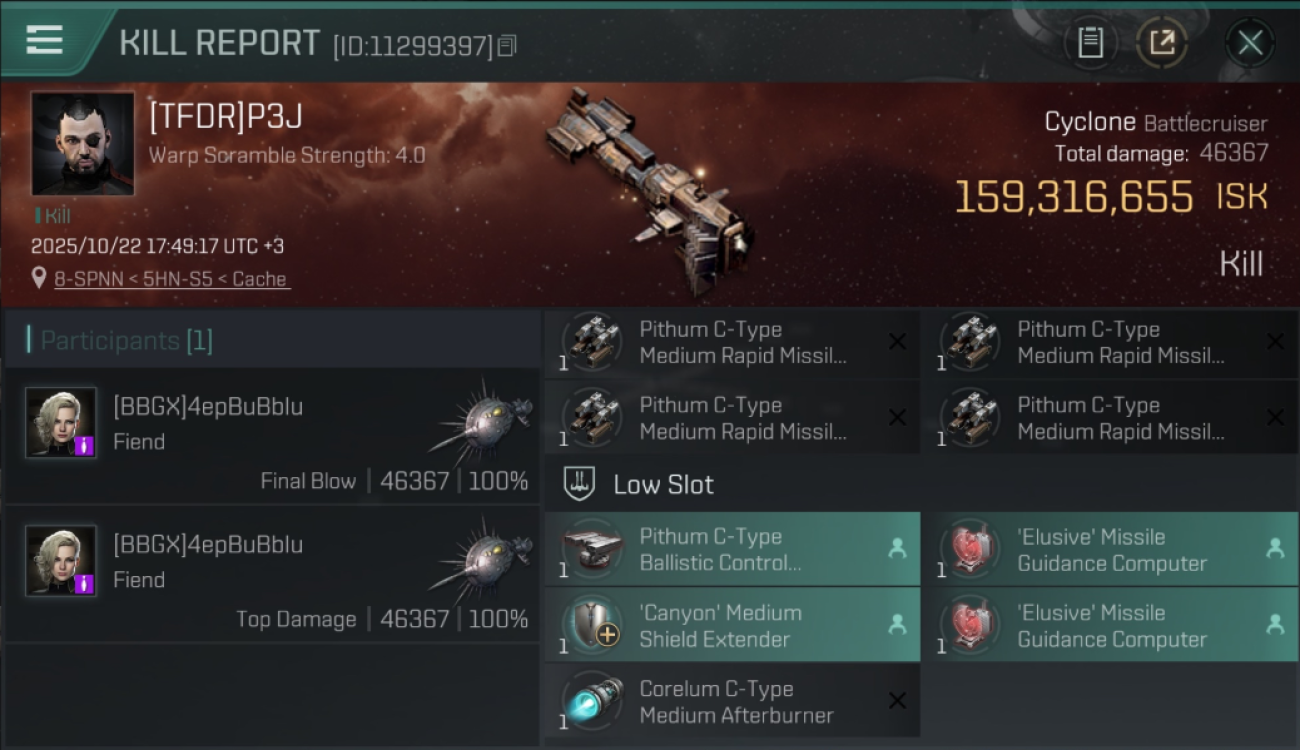The image size is (1300, 750).
Task: Copy the kill report ID
Action: tap(507, 45)
